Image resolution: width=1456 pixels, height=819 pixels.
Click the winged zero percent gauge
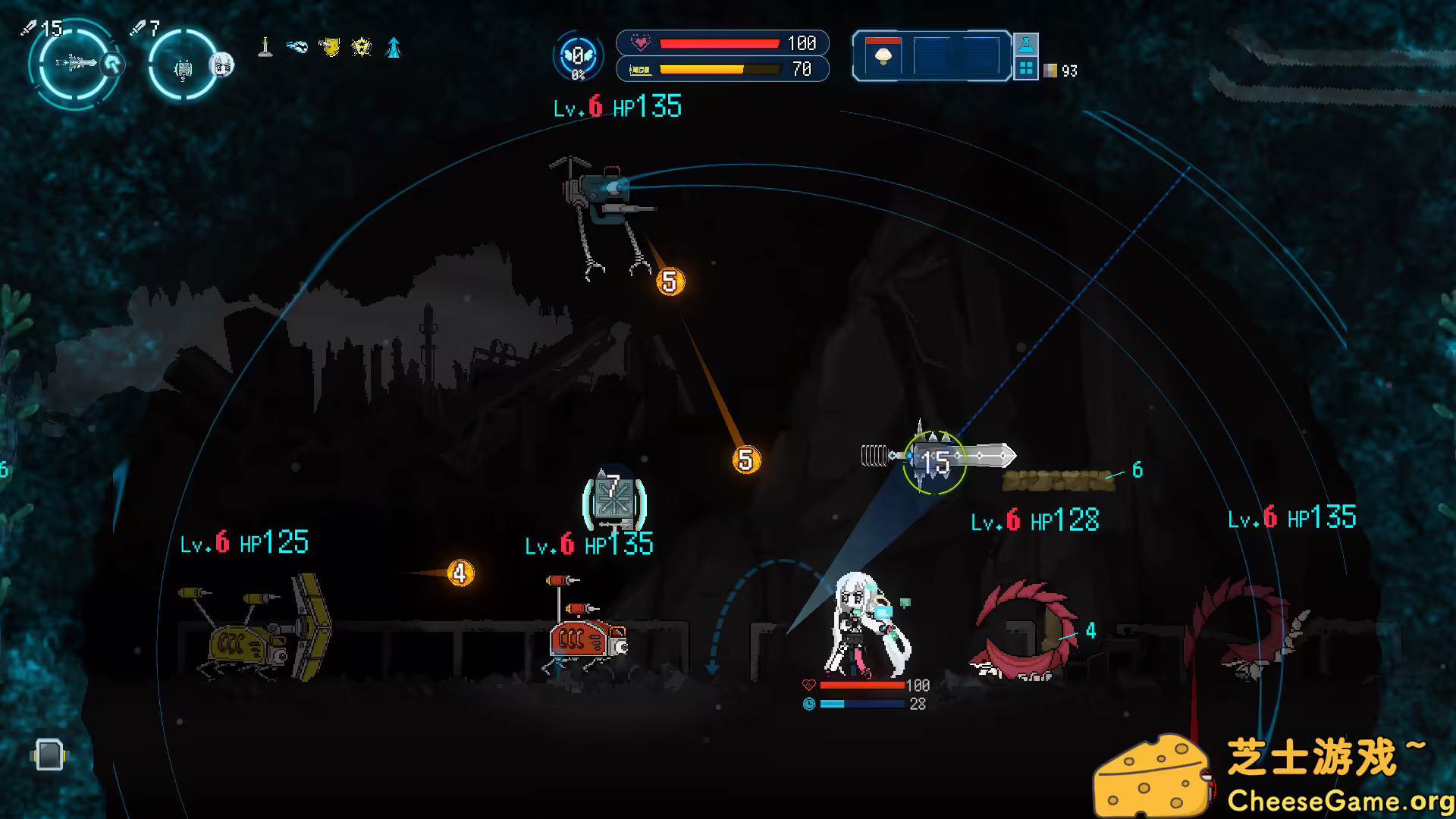(x=578, y=56)
